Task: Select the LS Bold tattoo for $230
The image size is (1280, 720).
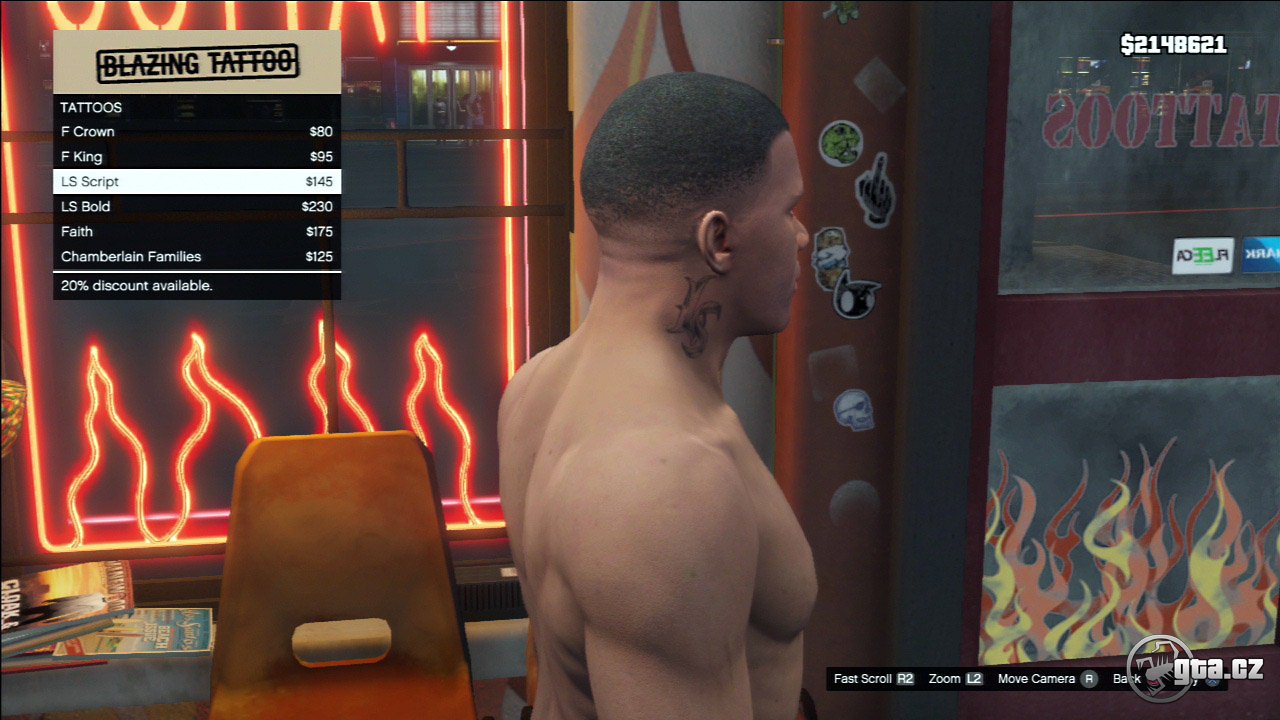Action: 196,207
